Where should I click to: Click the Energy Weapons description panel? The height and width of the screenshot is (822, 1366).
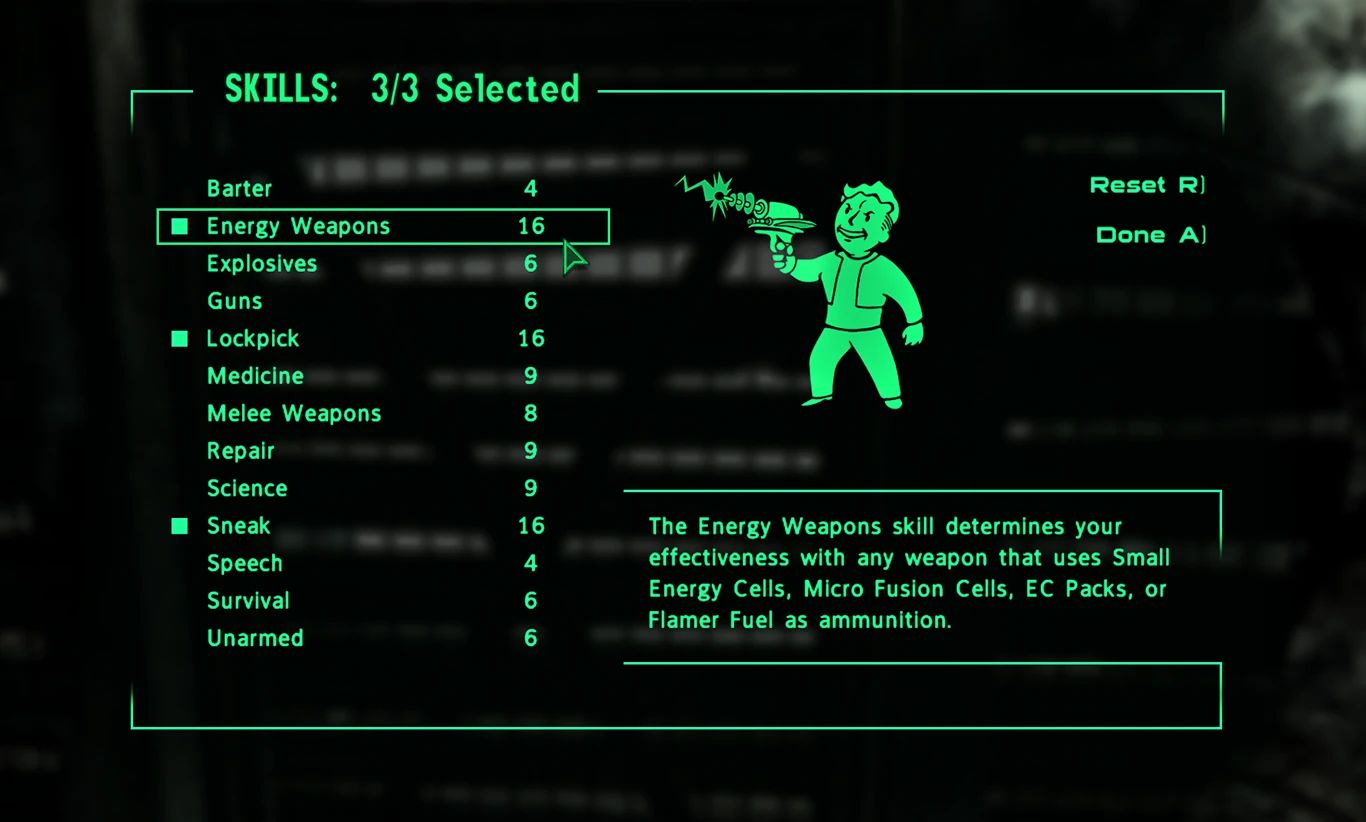click(922, 573)
